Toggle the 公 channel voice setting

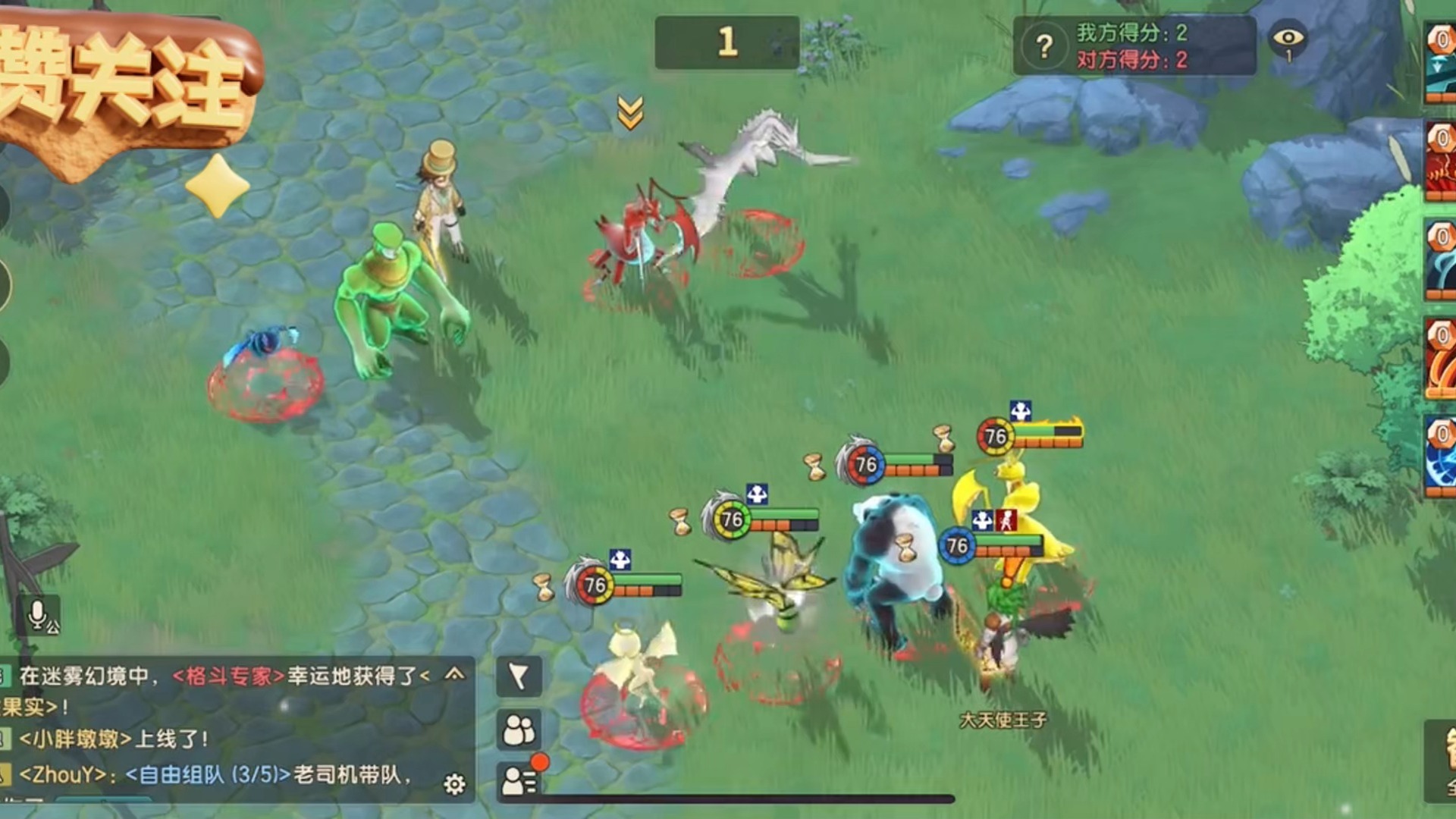tap(54, 627)
